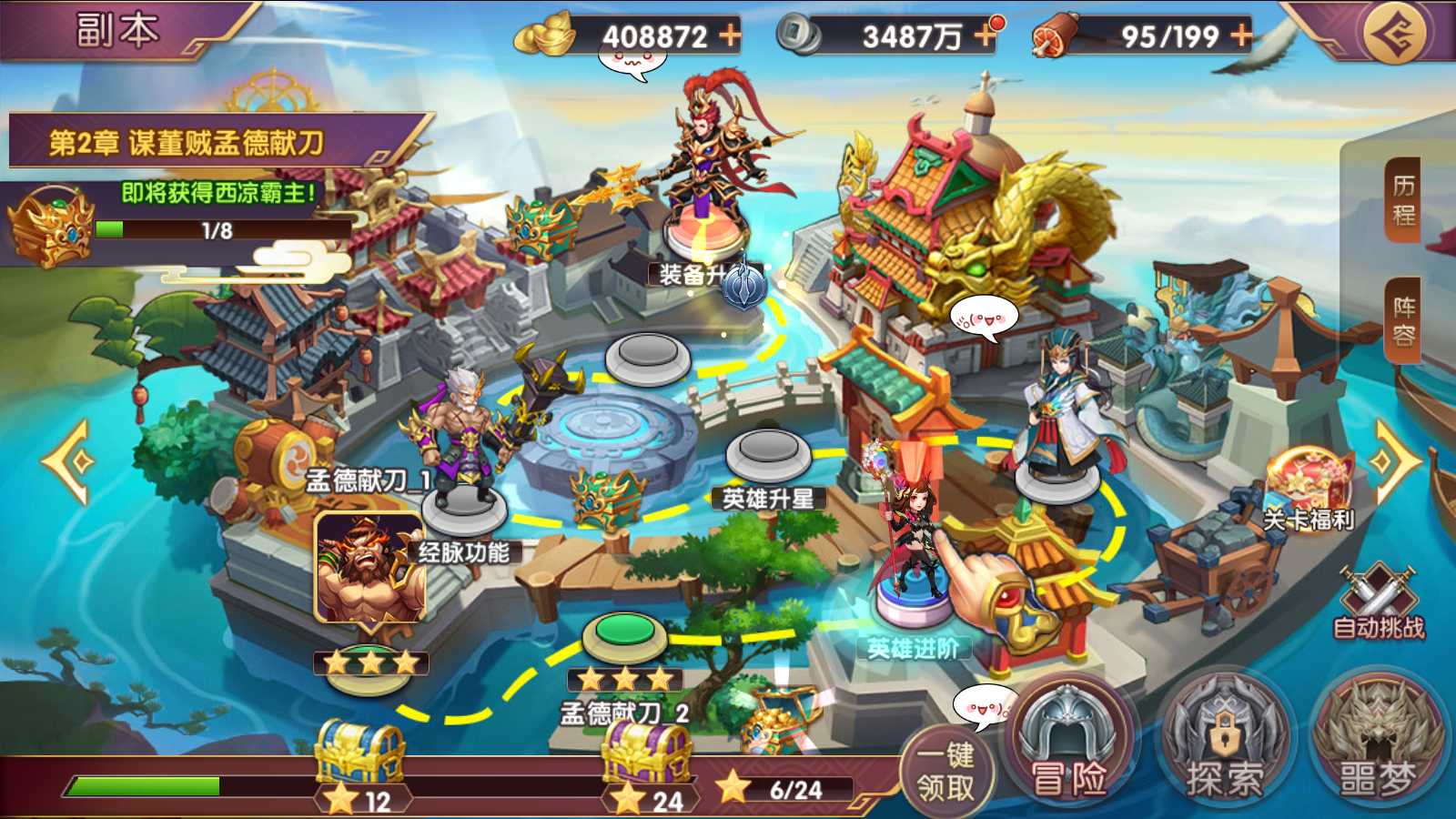Add more gold ingots with plus button
Viewport: 1456px width, 819px height.
coord(730,35)
